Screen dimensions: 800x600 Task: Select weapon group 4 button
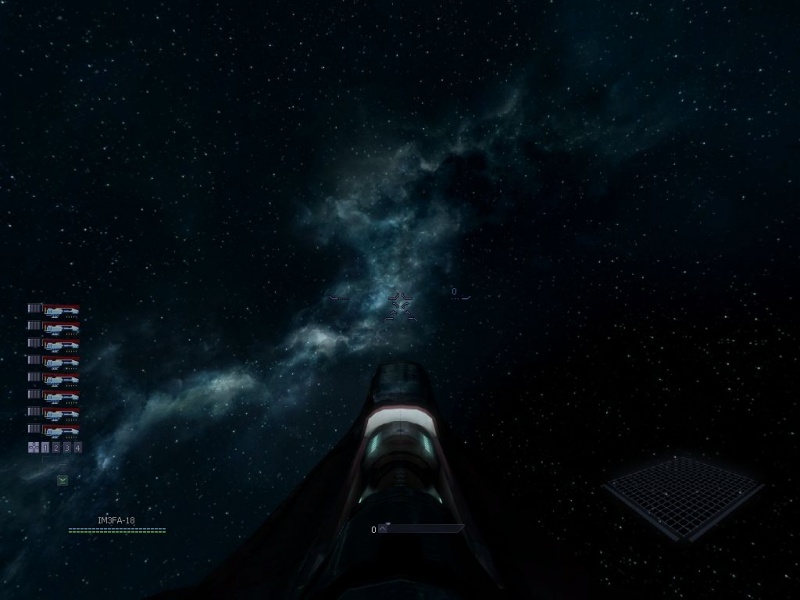(x=78, y=447)
